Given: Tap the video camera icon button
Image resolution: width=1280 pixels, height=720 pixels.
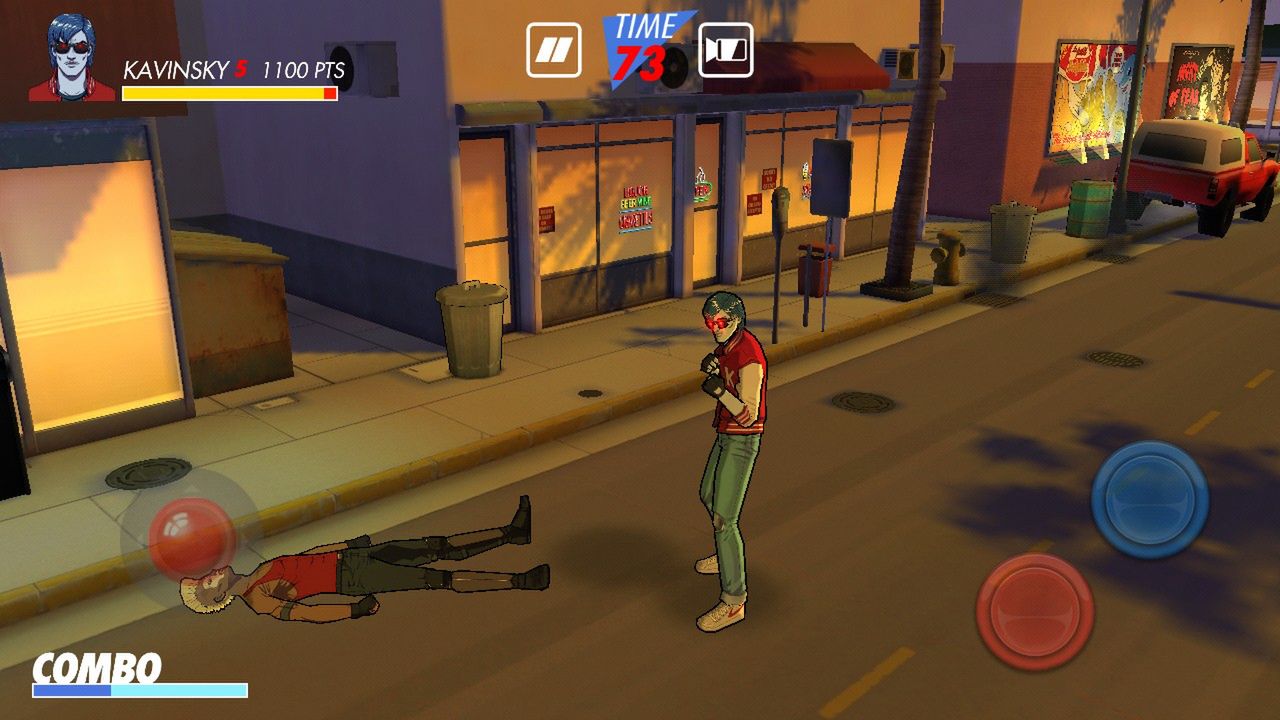Looking at the screenshot, I should pos(725,50).
